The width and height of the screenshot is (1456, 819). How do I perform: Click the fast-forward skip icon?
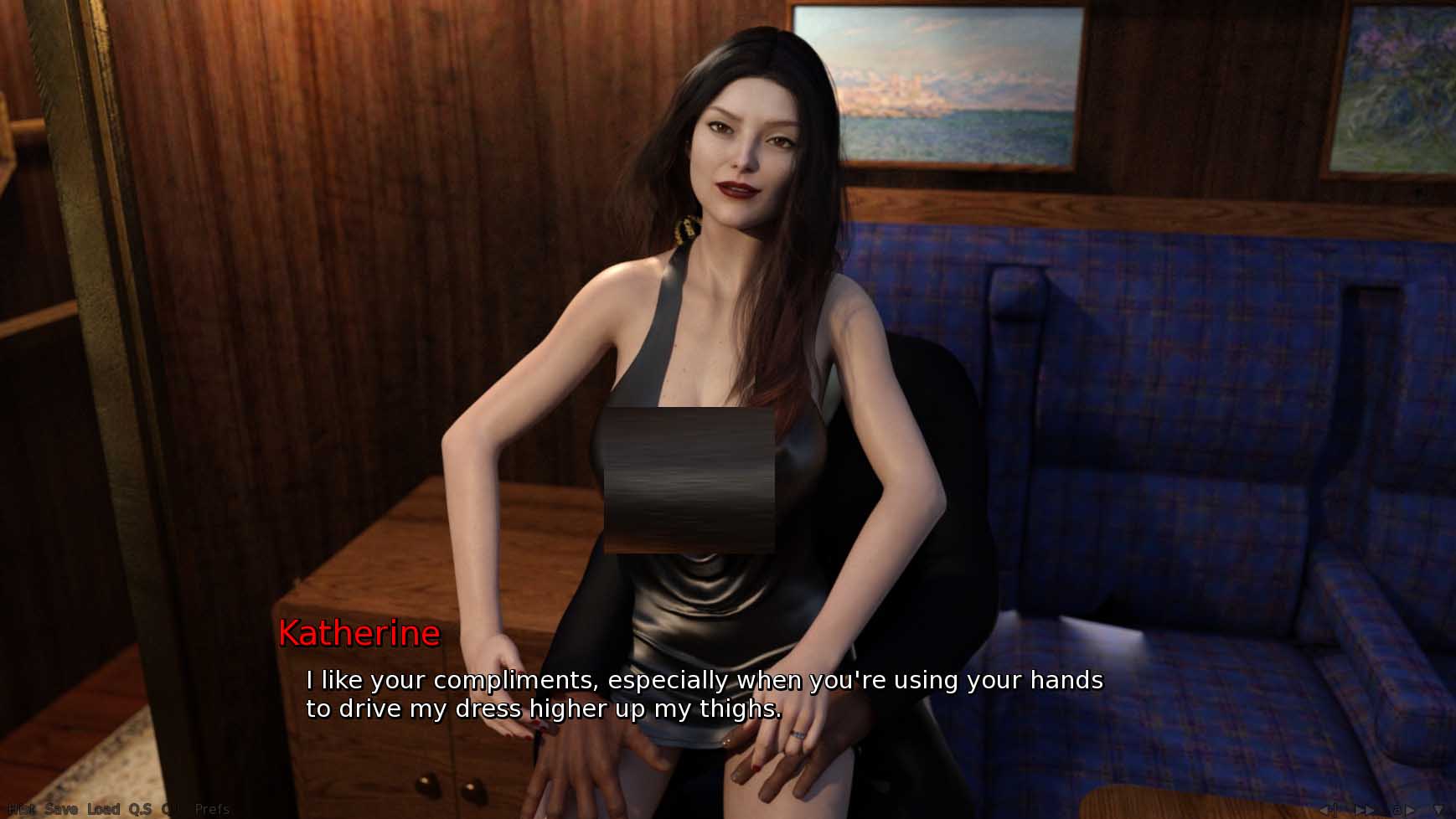(x=1364, y=809)
